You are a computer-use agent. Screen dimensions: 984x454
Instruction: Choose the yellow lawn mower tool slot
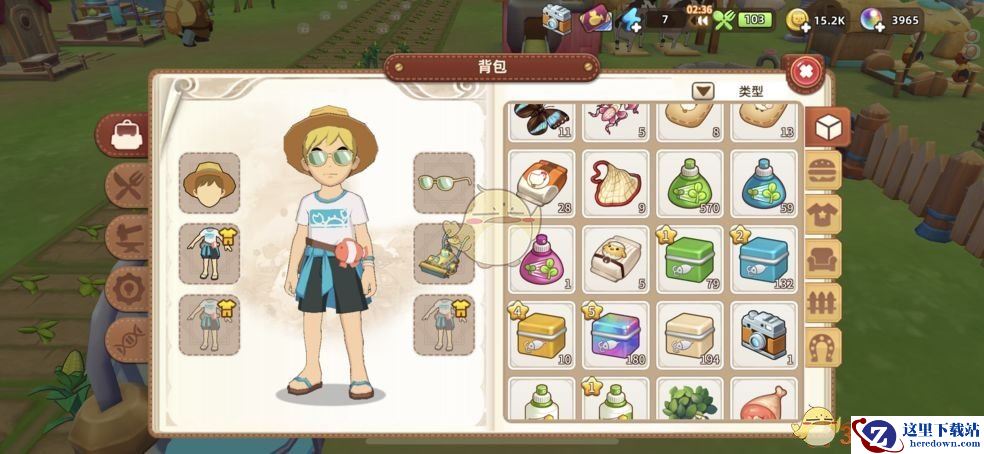pos(443,253)
